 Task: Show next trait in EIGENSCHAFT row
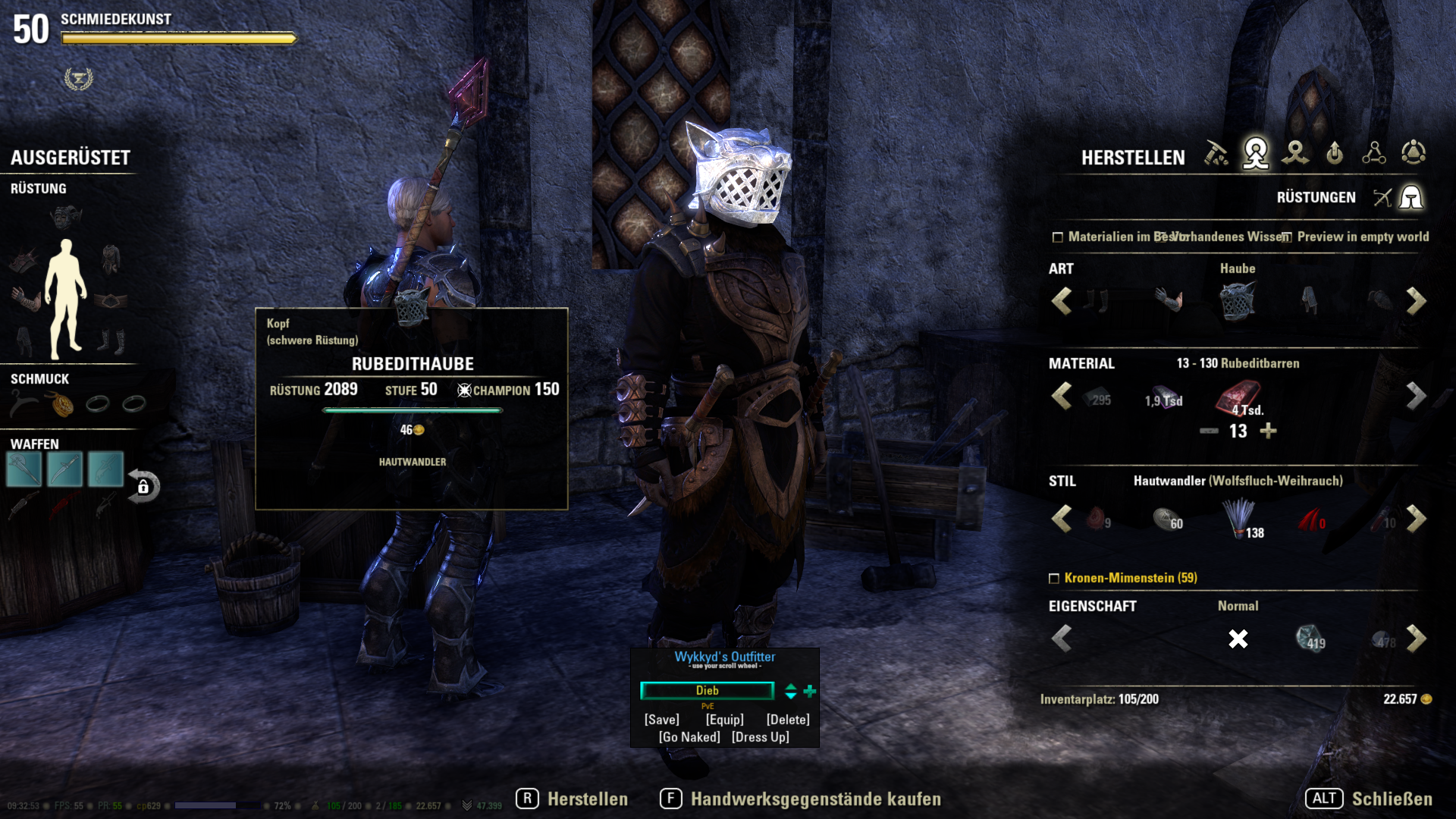coord(1416,639)
